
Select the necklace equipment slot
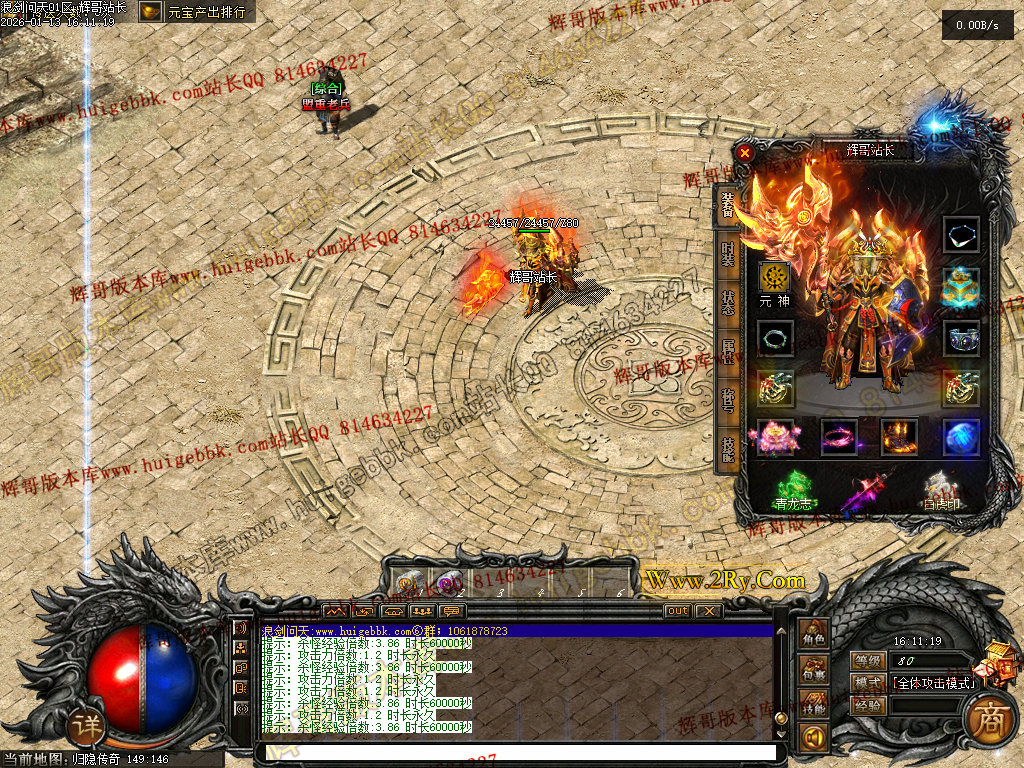click(x=962, y=236)
